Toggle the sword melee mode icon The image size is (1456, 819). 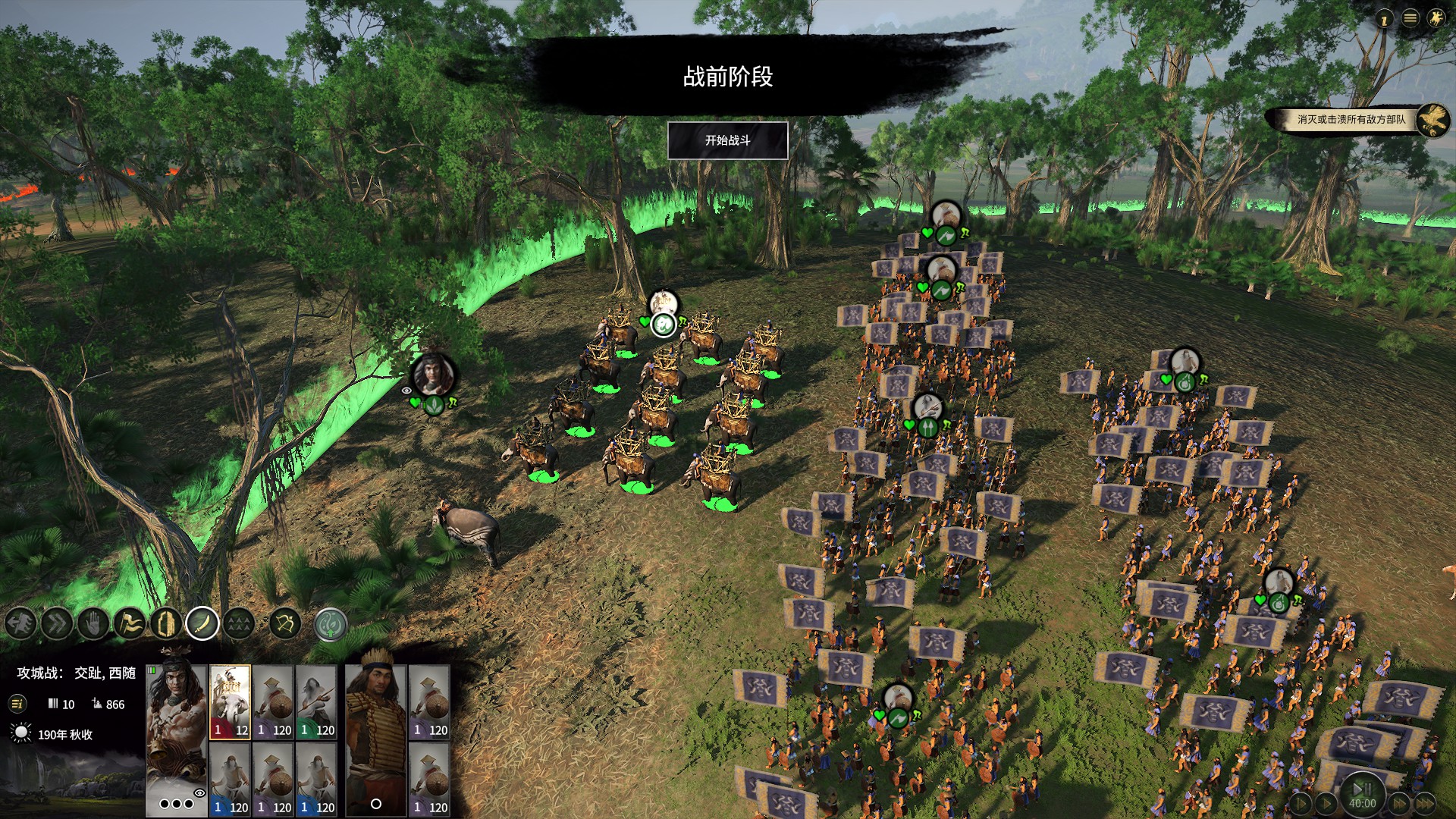tap(202, 624)
